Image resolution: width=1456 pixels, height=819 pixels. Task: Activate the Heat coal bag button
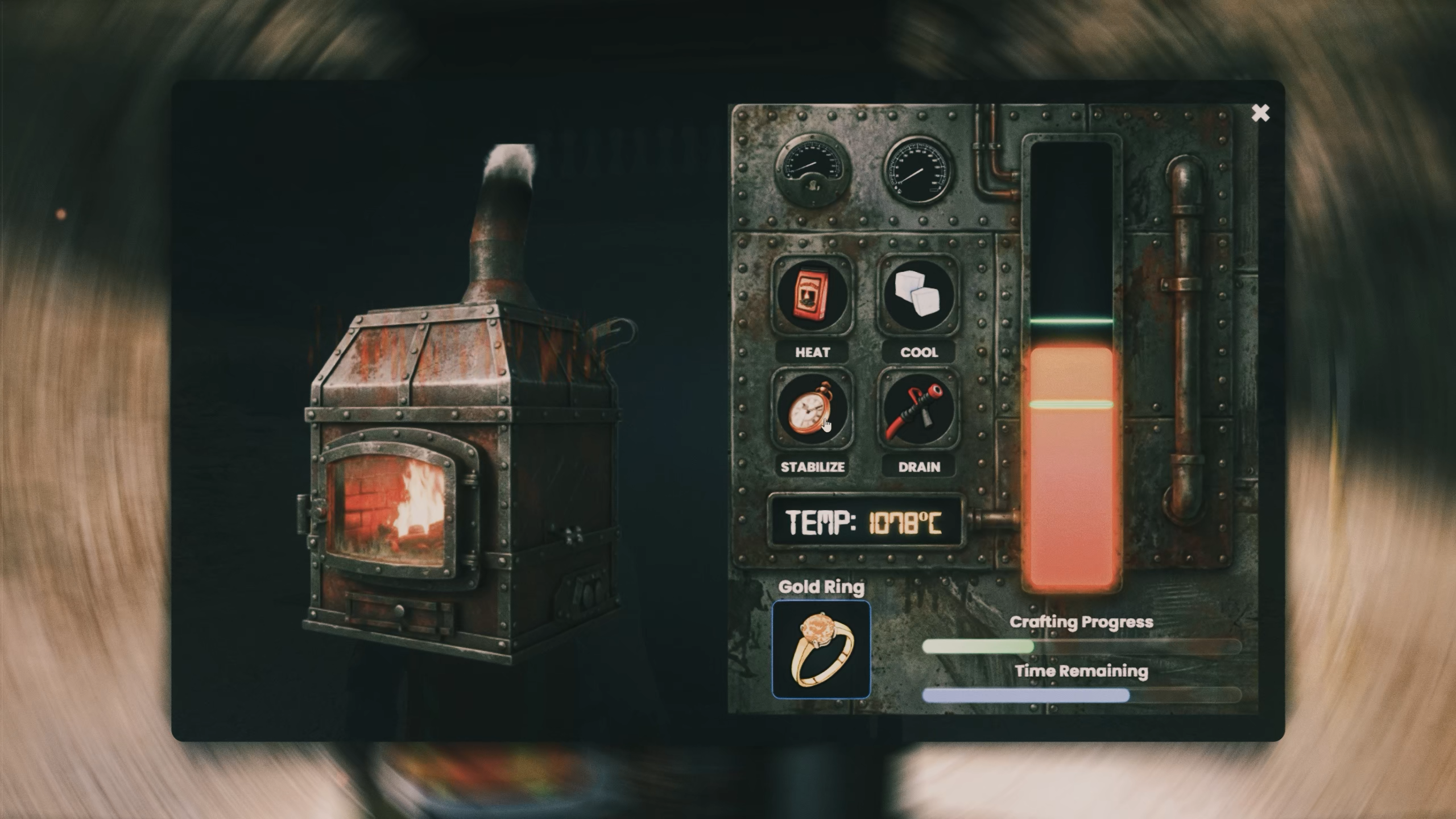tap(812, 296)
